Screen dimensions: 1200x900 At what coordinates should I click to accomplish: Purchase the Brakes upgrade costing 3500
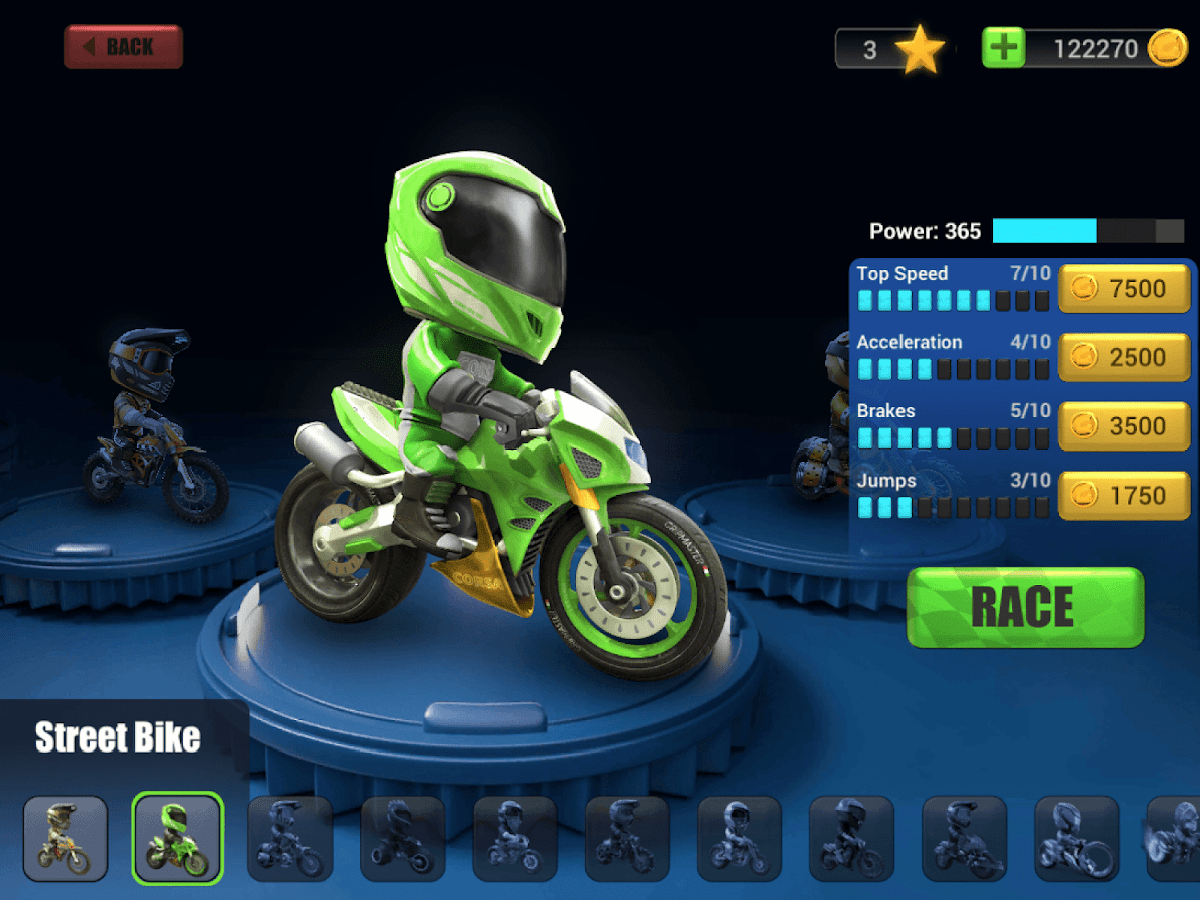(x=1124, y=426)
